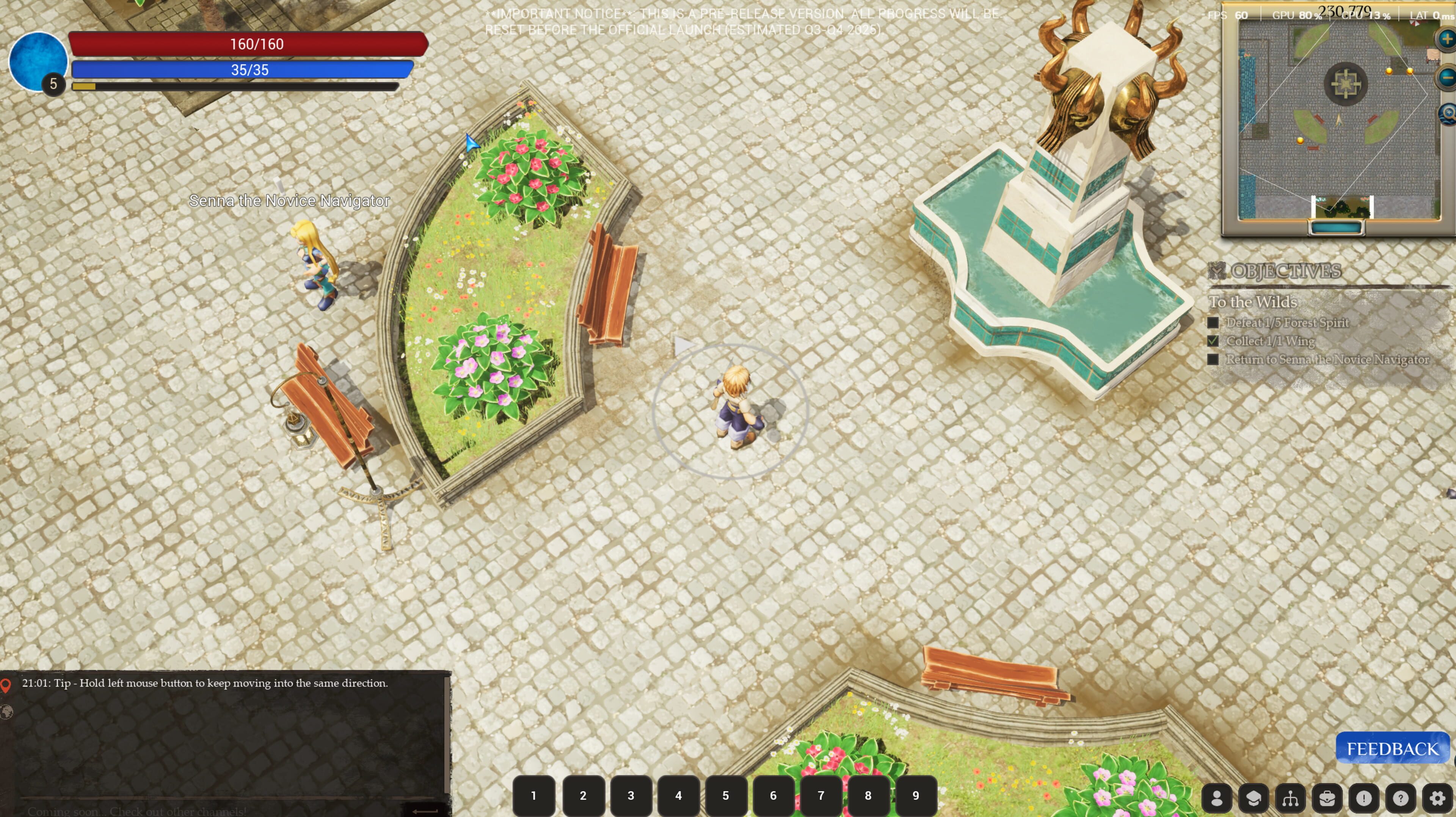
Task: Open the character profile menu icon
Action: [x=1216, y=798]
